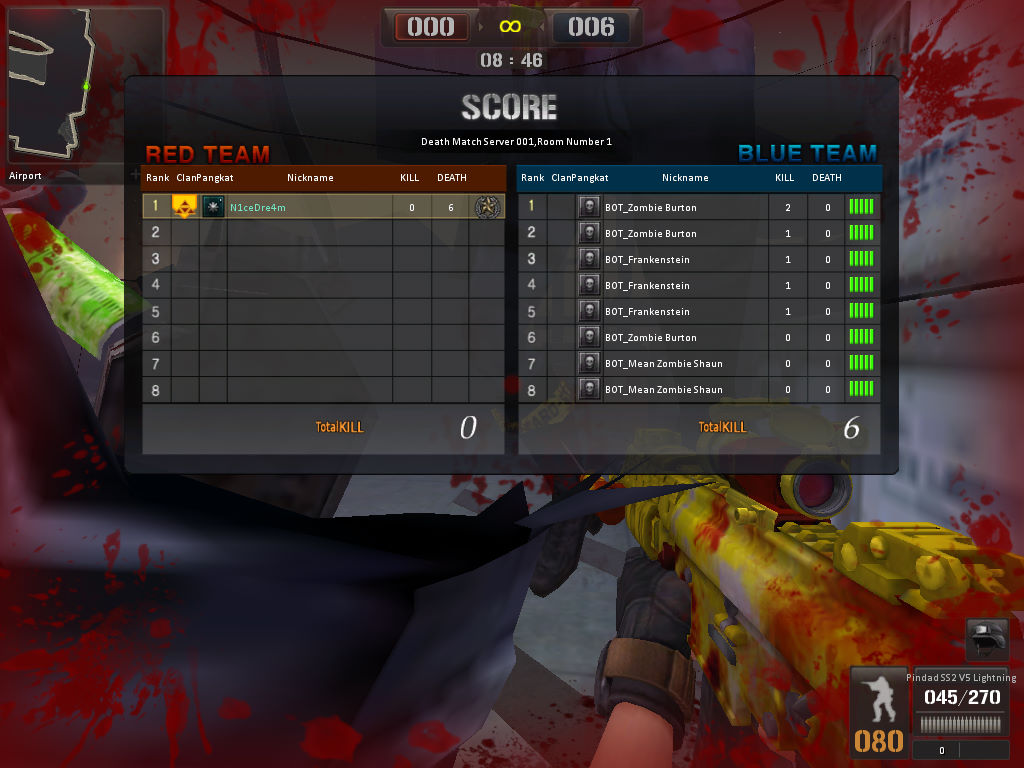Viewport: 1024px width, 768px height.
Task: Click the round star badge on N1ceDre4m's row
Action: tap(487, 207)
